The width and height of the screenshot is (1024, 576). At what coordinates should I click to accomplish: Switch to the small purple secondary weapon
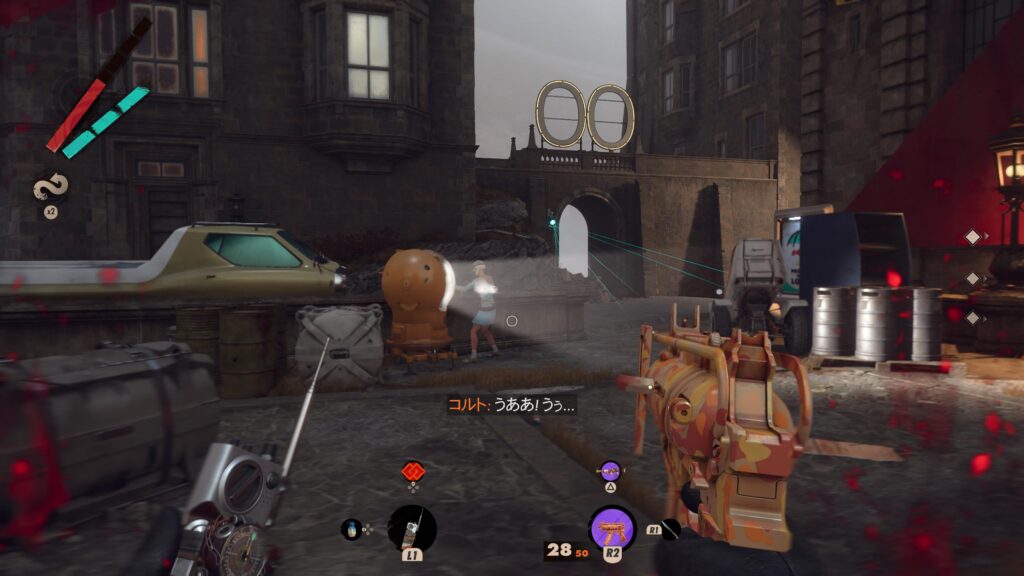pos(609,469)
